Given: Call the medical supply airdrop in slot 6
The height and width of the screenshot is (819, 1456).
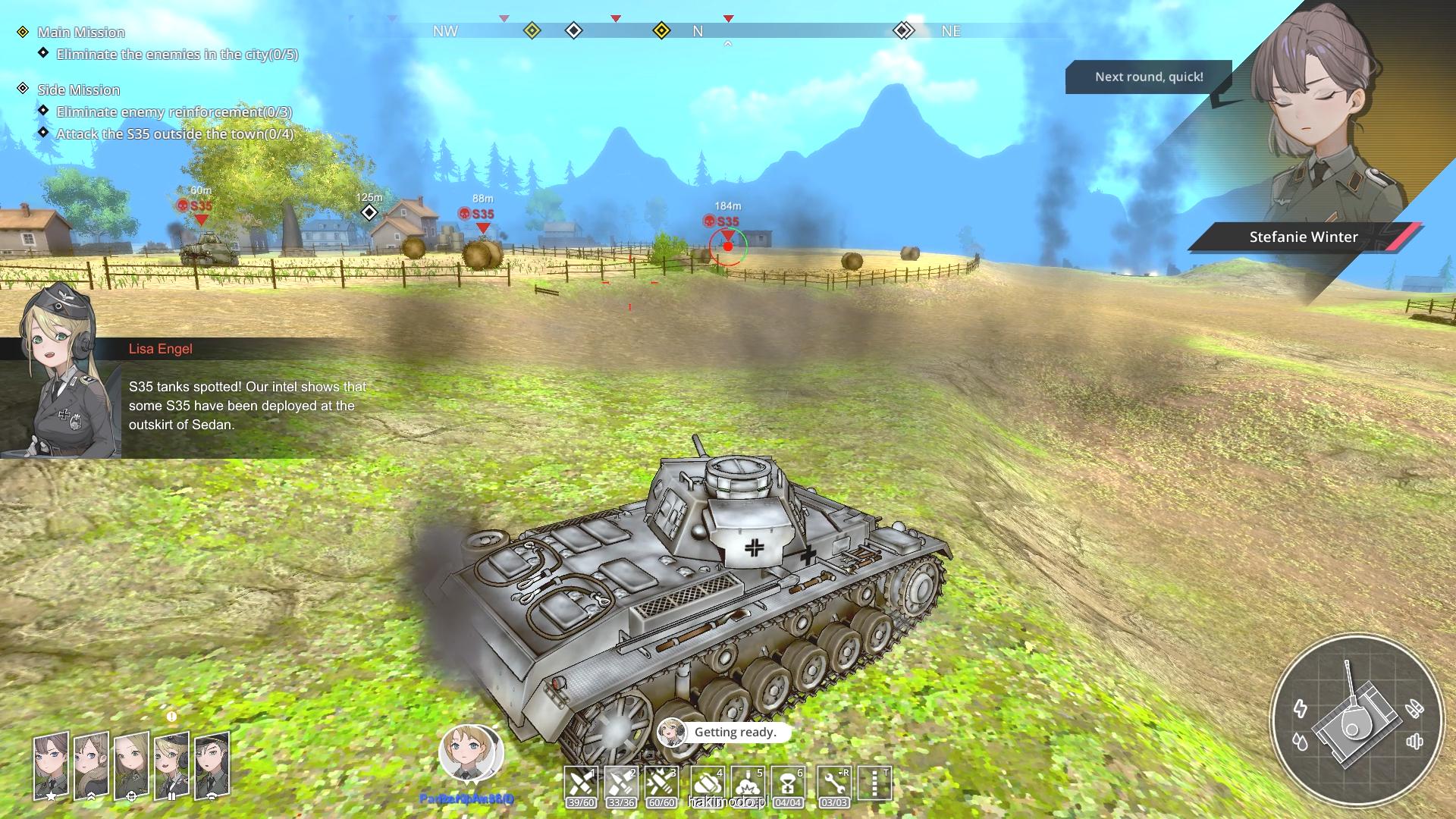Looking at the screenshot, I should (x=788, y=784).
